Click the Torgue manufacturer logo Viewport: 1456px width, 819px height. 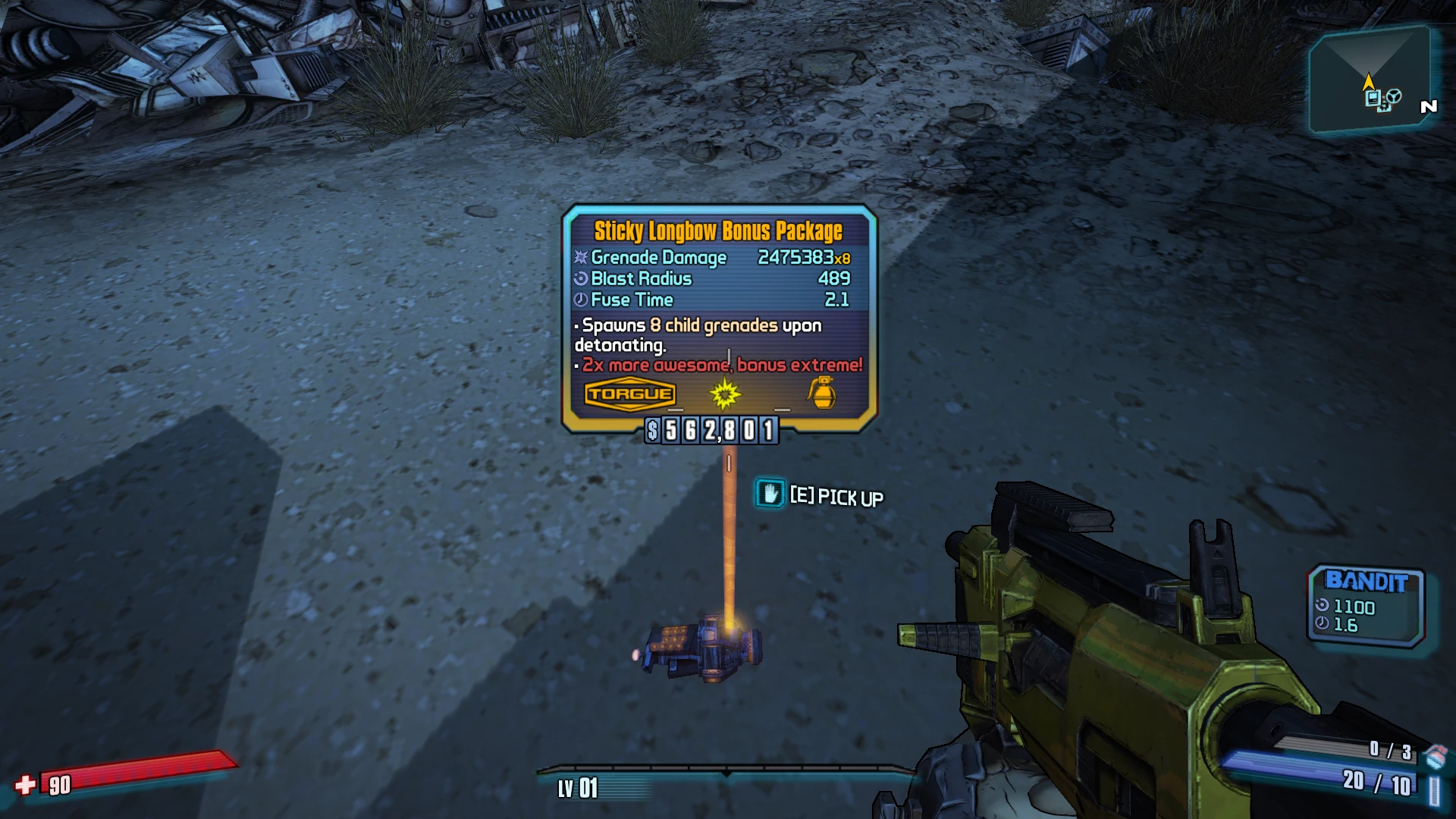[629, 394]
